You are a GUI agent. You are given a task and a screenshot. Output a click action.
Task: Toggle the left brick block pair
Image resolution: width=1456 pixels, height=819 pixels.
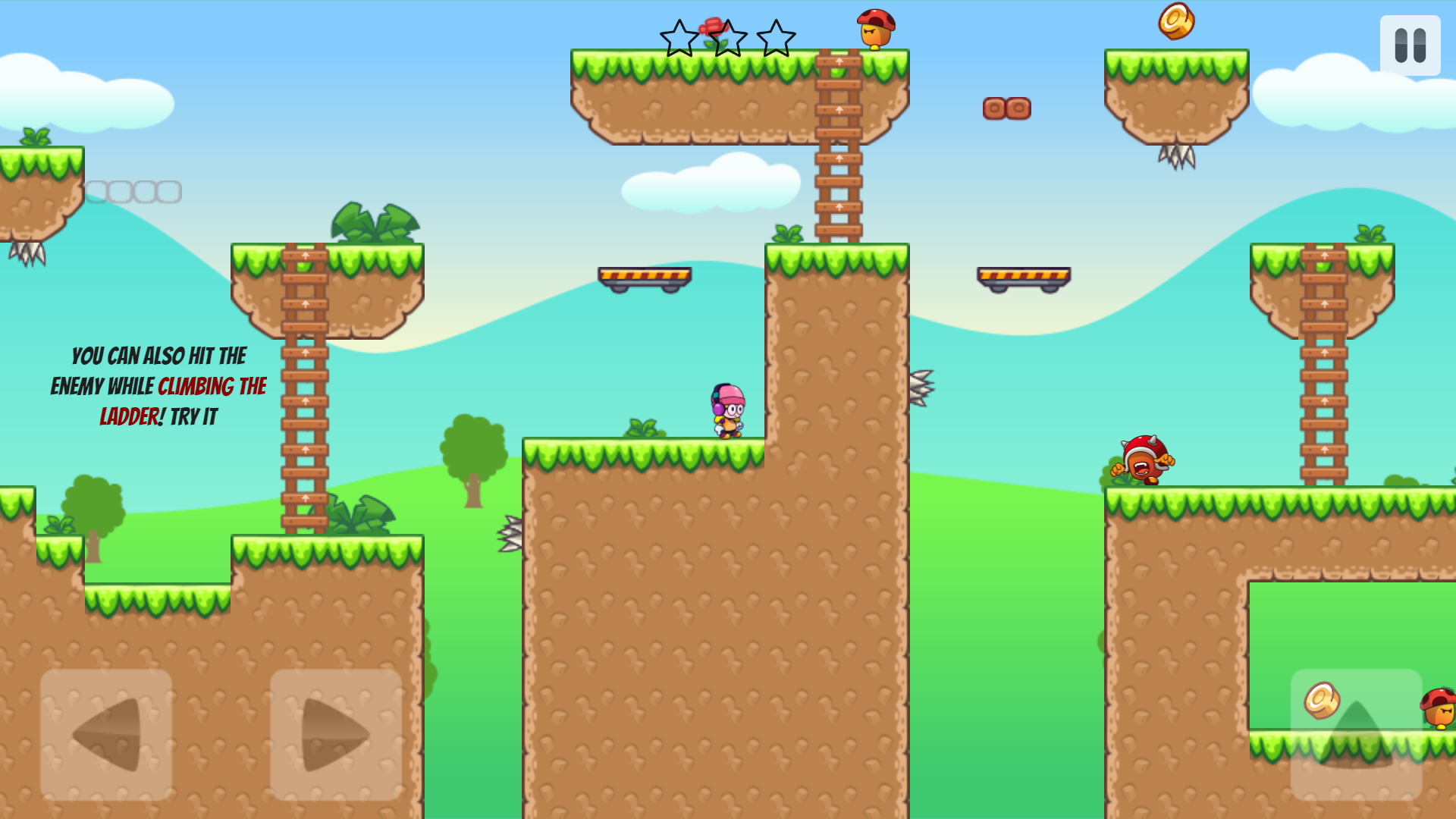tap(993, 108)
